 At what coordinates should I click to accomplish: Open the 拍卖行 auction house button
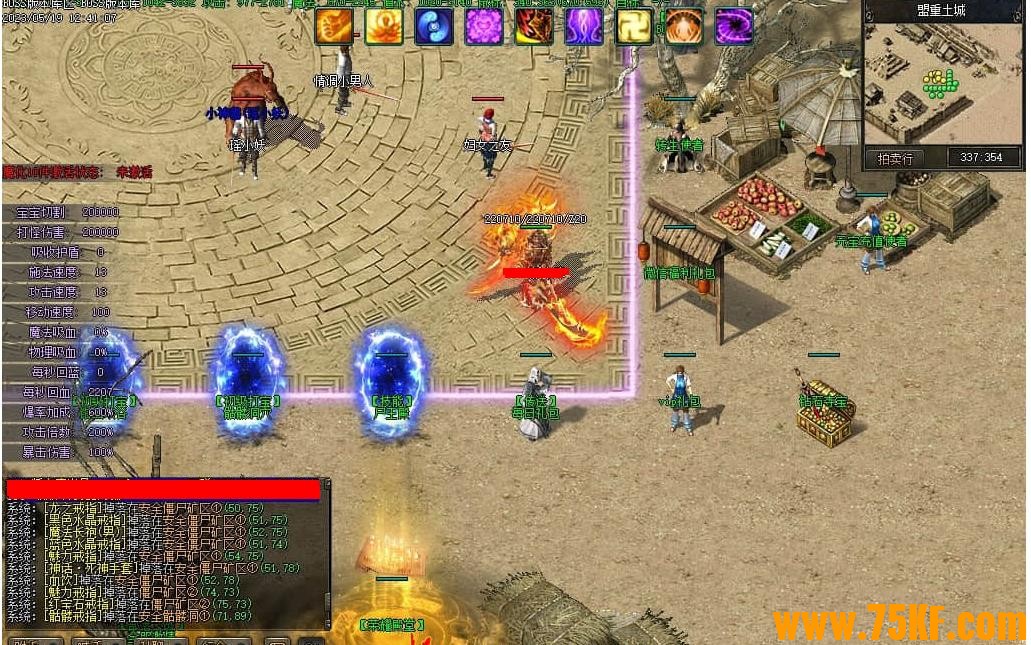point(895,158)
